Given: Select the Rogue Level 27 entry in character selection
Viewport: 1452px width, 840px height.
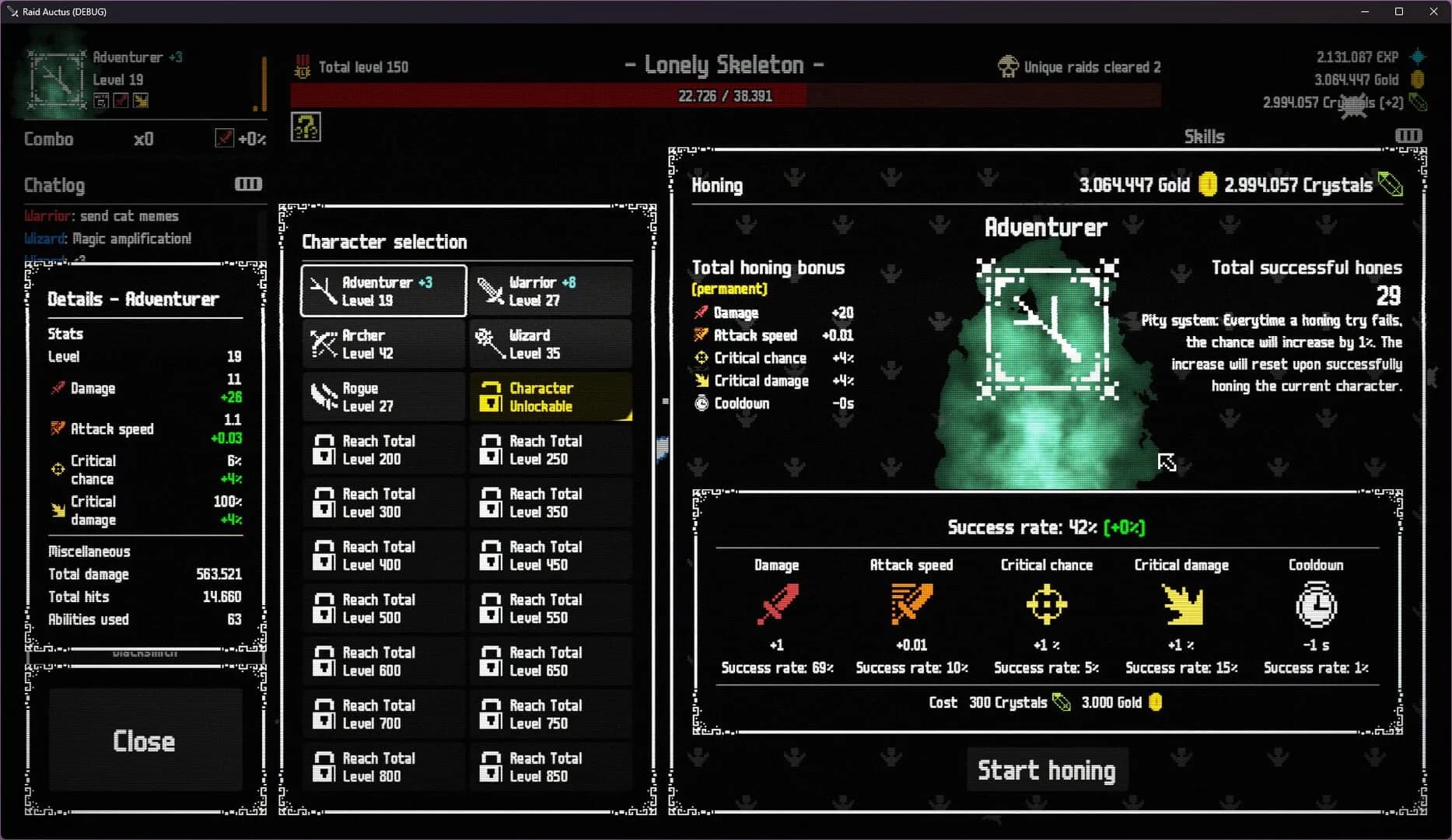Looking at the screenshot, I should (x=383, y=396).
